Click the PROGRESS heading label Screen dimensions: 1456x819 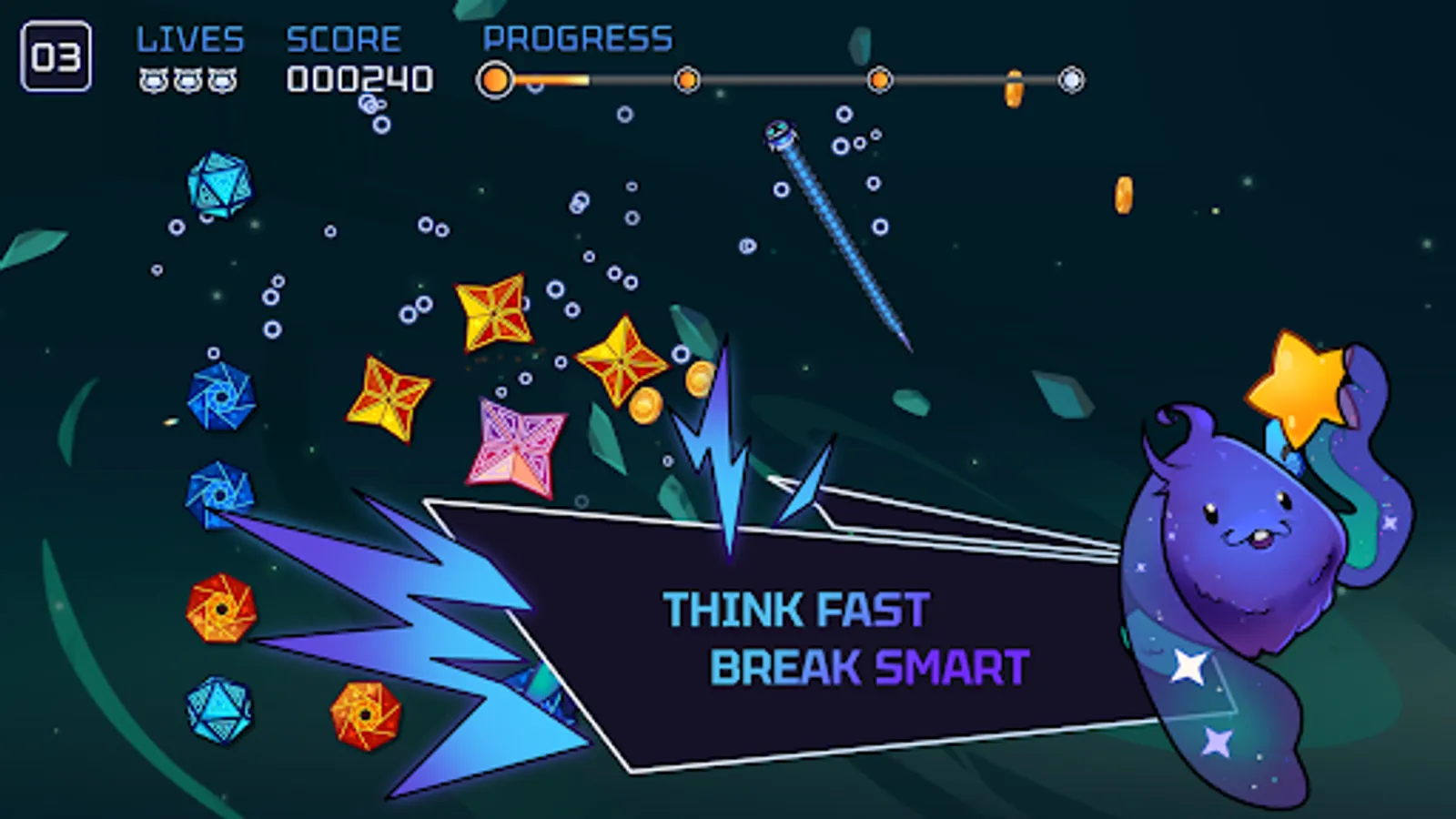point(577,38)
